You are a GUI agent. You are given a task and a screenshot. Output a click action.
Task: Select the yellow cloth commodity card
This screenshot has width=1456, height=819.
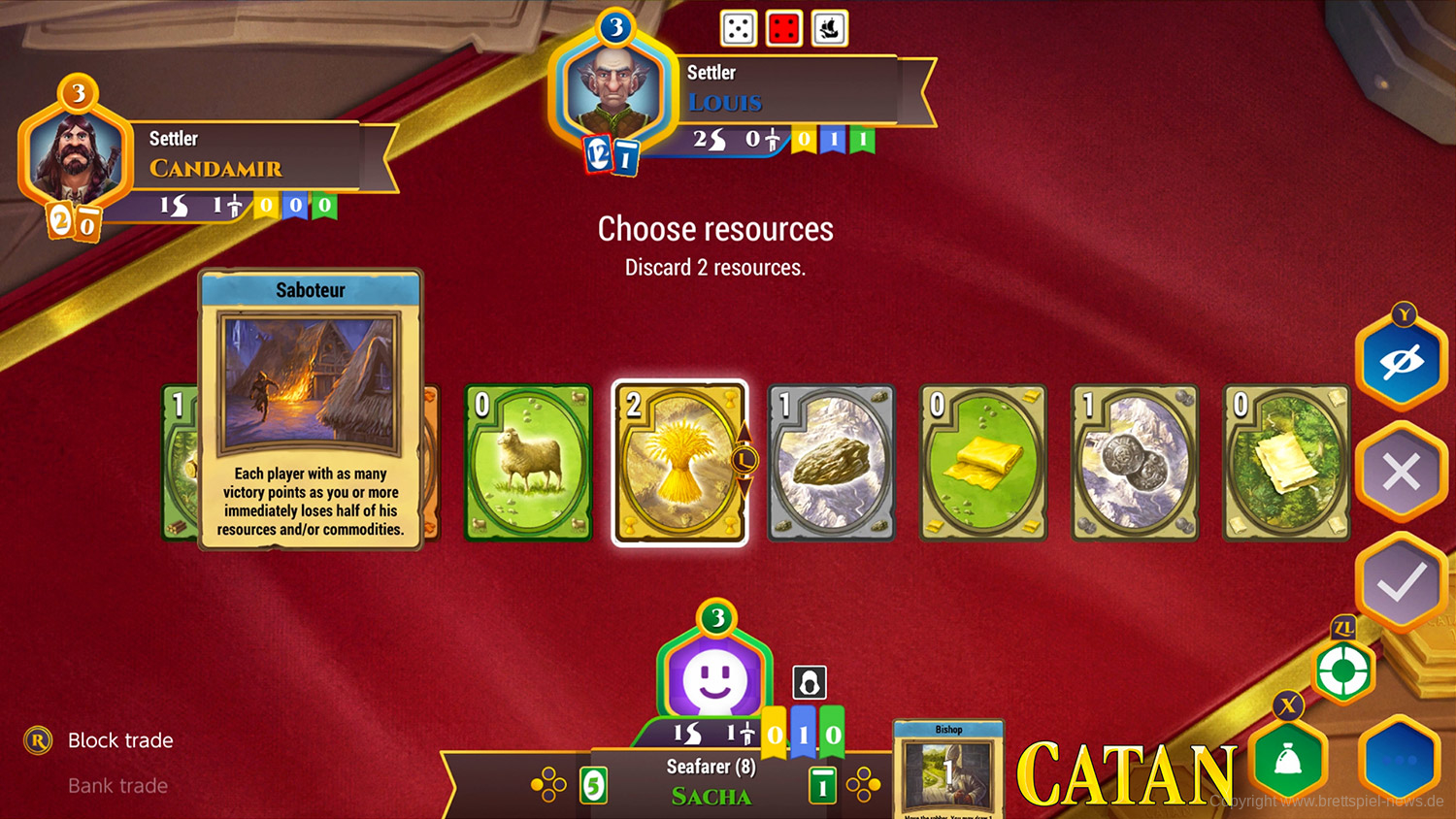pyautogui.click(x=982, y=462)
